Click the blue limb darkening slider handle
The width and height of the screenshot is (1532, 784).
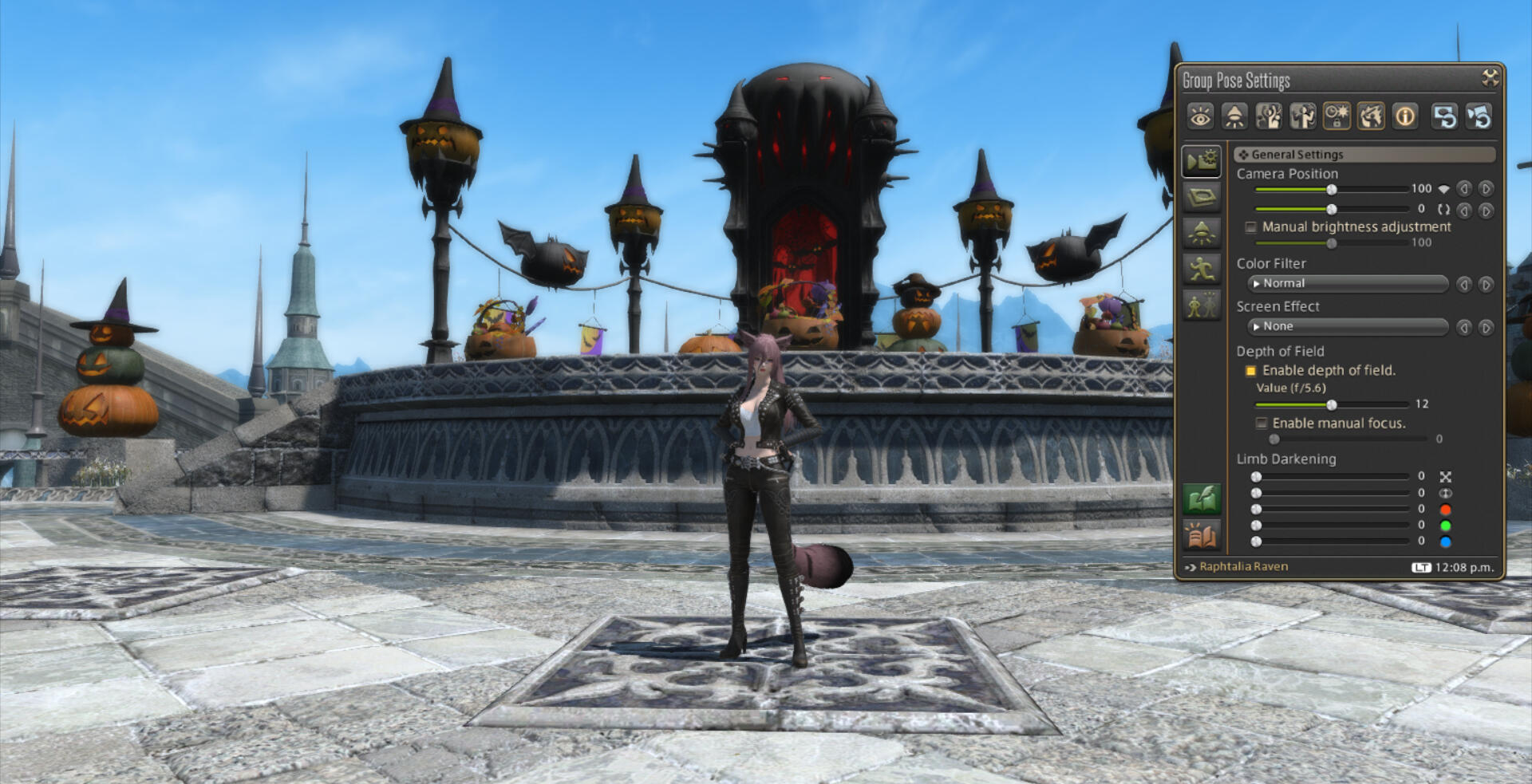click(1256, 542)
